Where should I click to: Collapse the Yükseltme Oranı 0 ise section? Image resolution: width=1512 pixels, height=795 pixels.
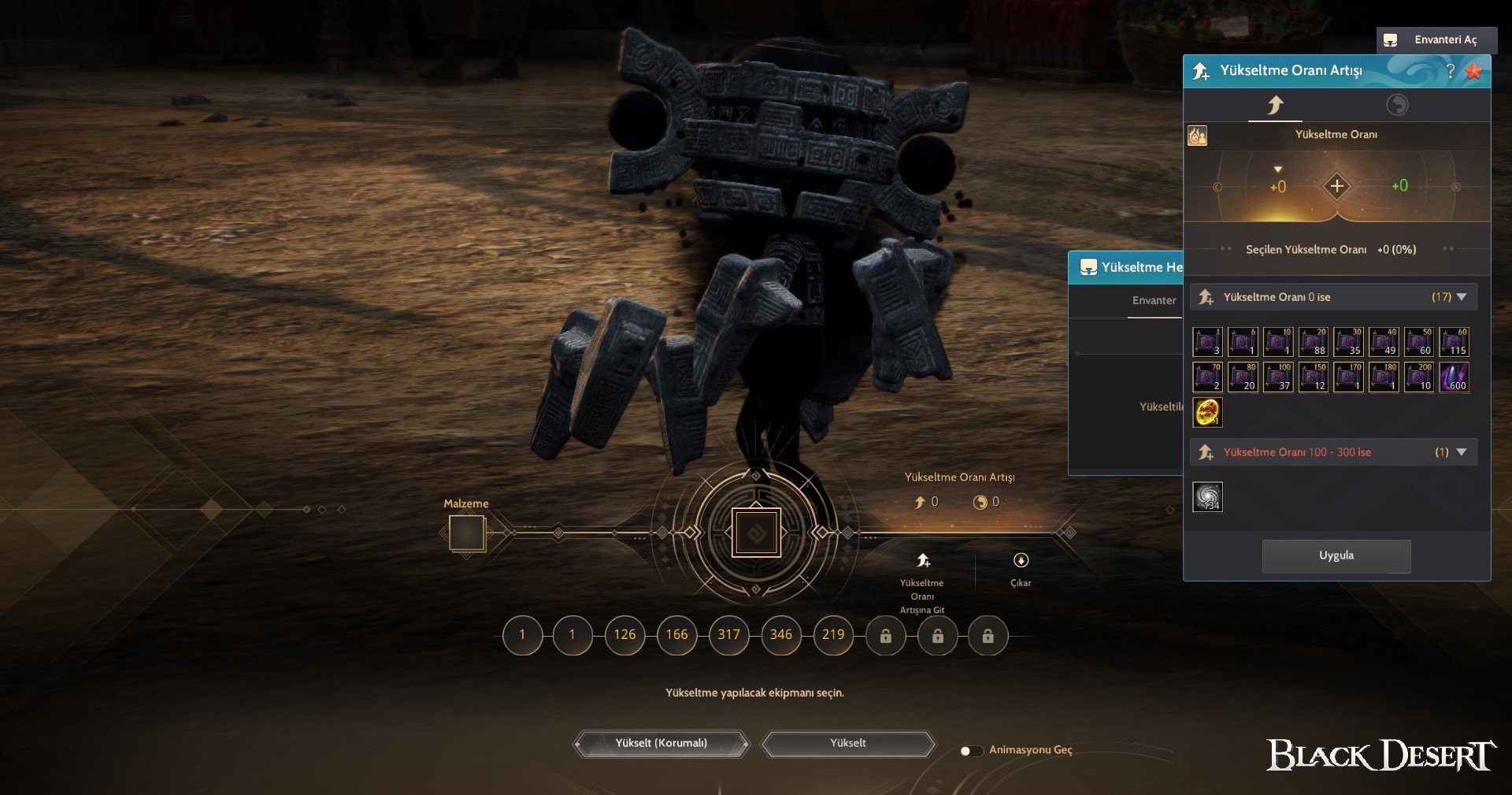pyautogui.click(x=1462, y=297)
